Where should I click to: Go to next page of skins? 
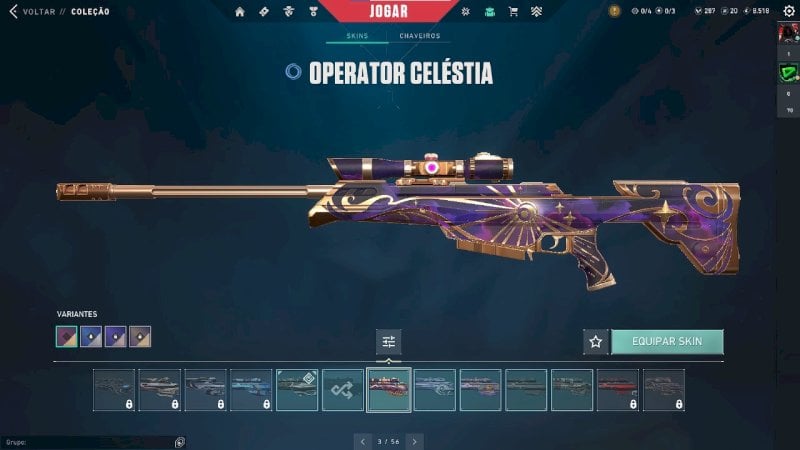coord(415,441)
